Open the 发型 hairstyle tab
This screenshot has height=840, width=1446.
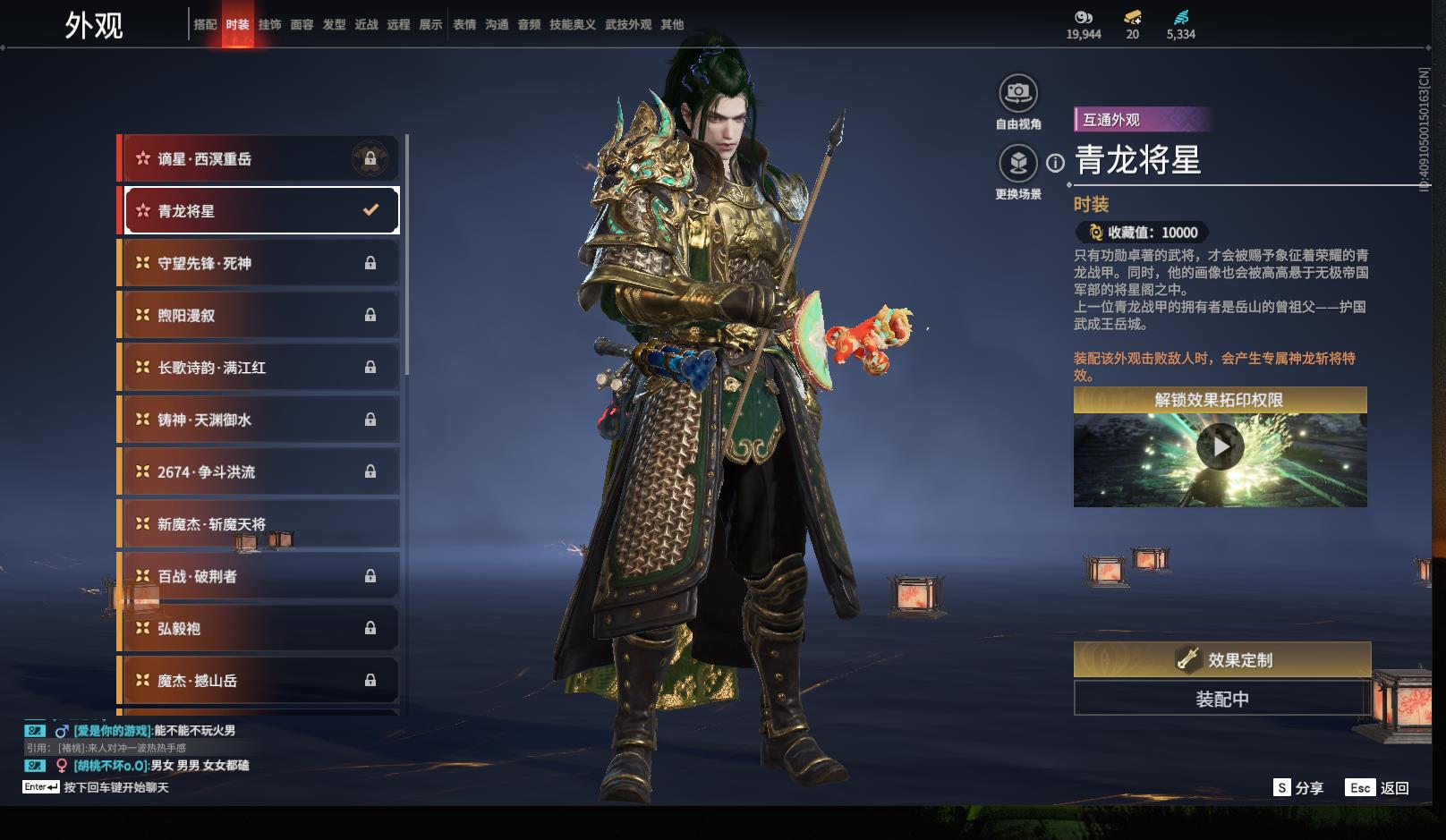(x=334, y=25)
